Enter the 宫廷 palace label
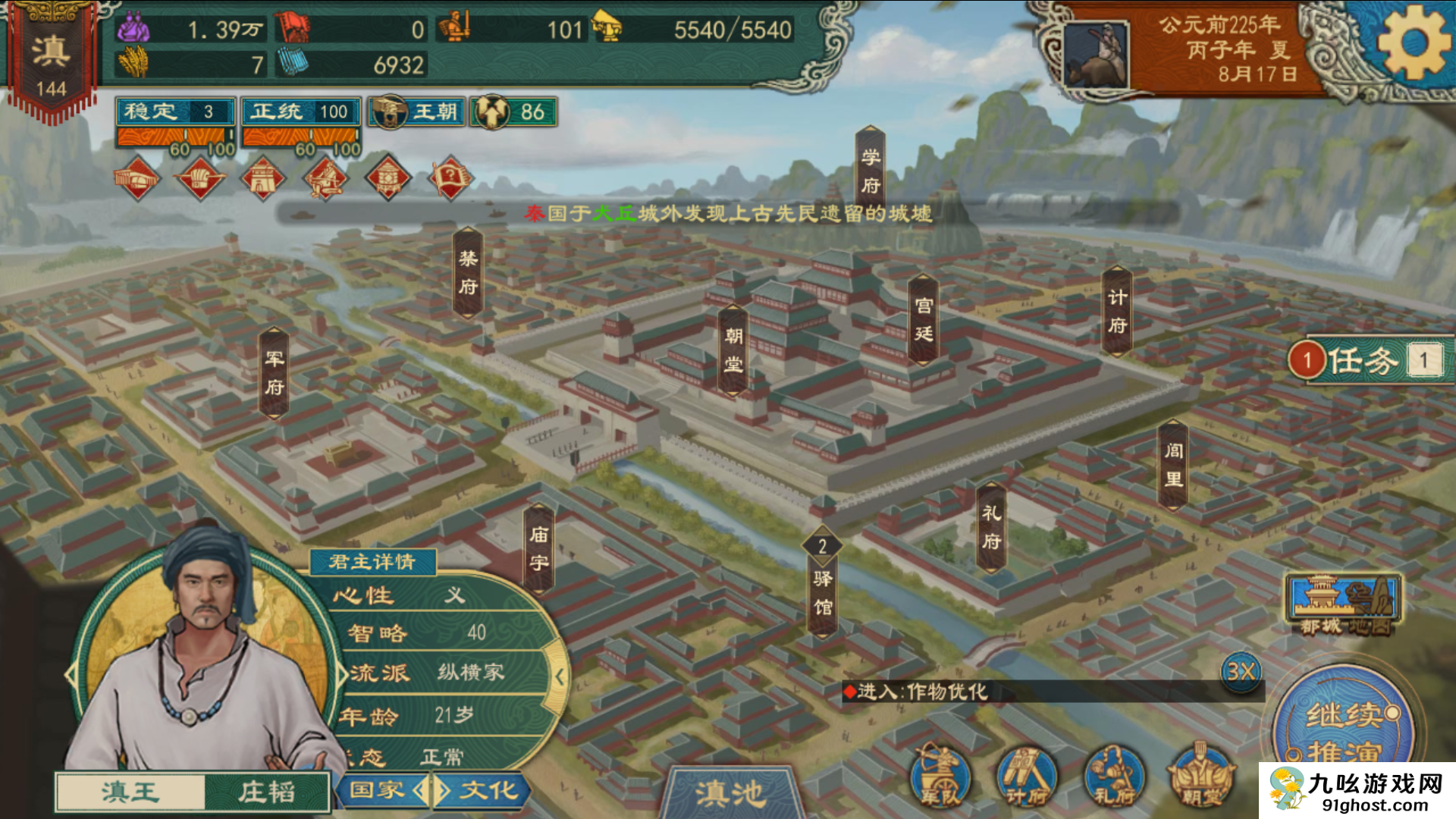The height and width of the screenshot is (819, 1456). coord(923,319)
